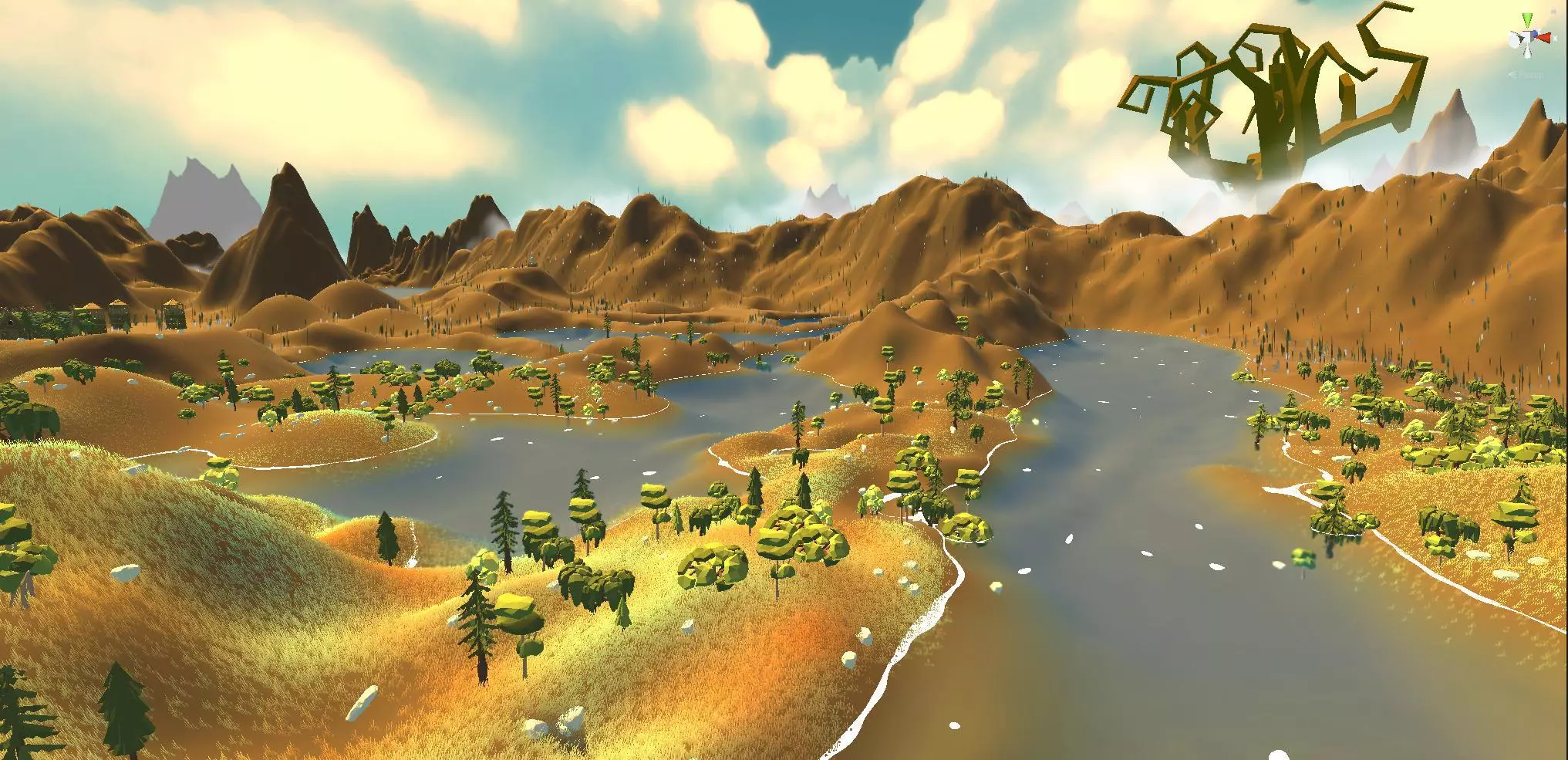Screen dimensions: 1568x760
Task: Click the green Y-axis cone on the scene gizmo
Action: [1527, 21]
